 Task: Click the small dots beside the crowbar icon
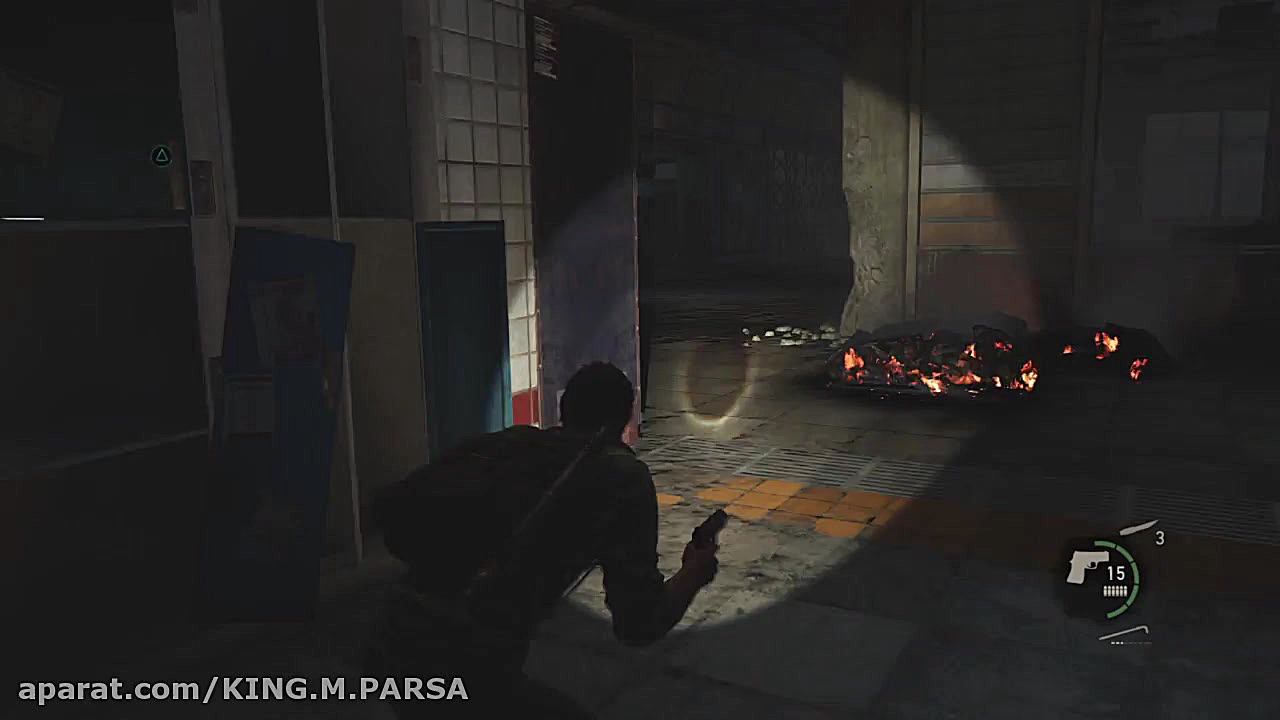tap(1118, 641)
